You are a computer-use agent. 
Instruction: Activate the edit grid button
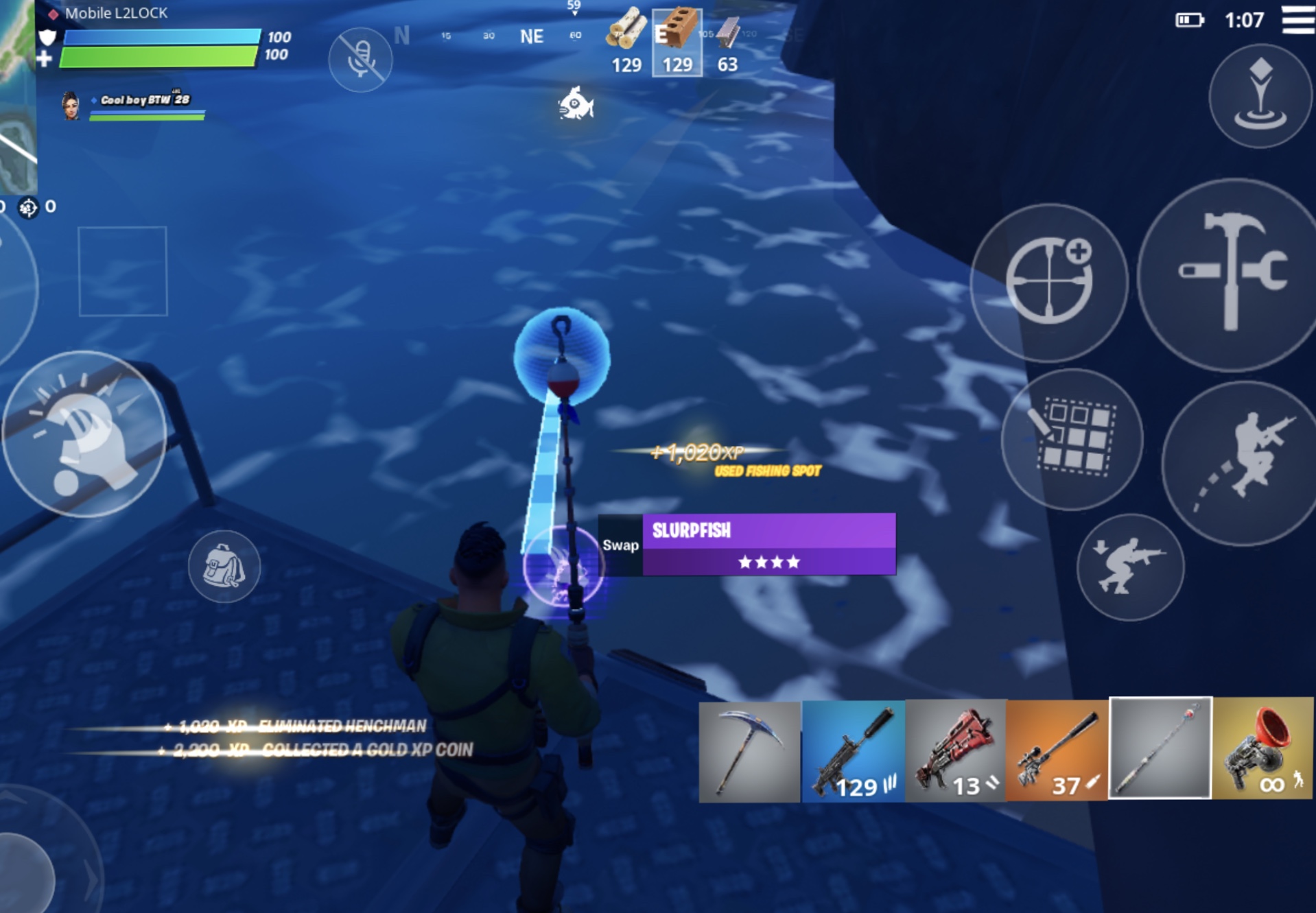[x=1072, y=439]
